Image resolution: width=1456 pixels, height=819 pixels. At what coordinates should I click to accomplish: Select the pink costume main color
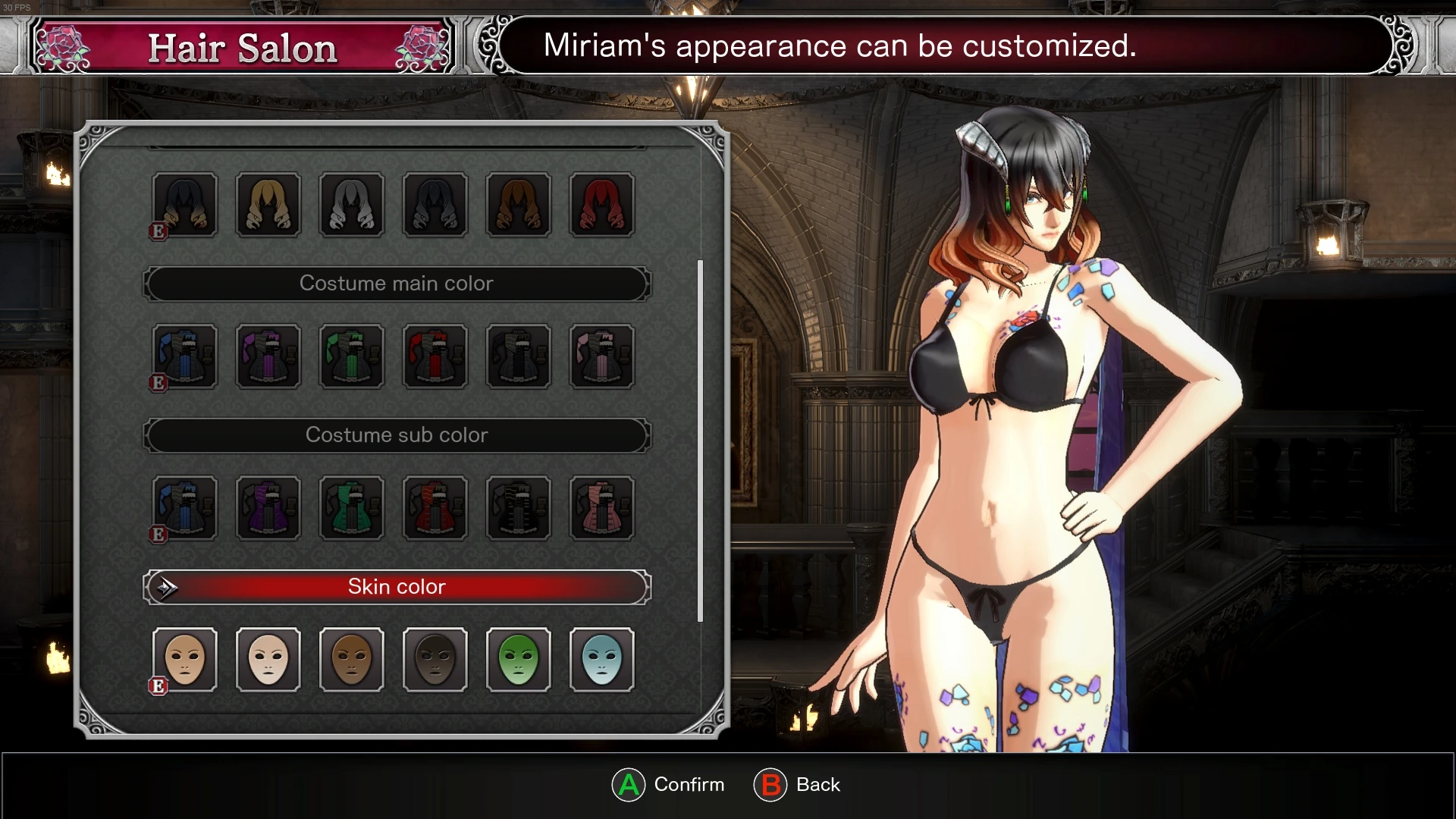pyautogui.click(x=602, y=356)
